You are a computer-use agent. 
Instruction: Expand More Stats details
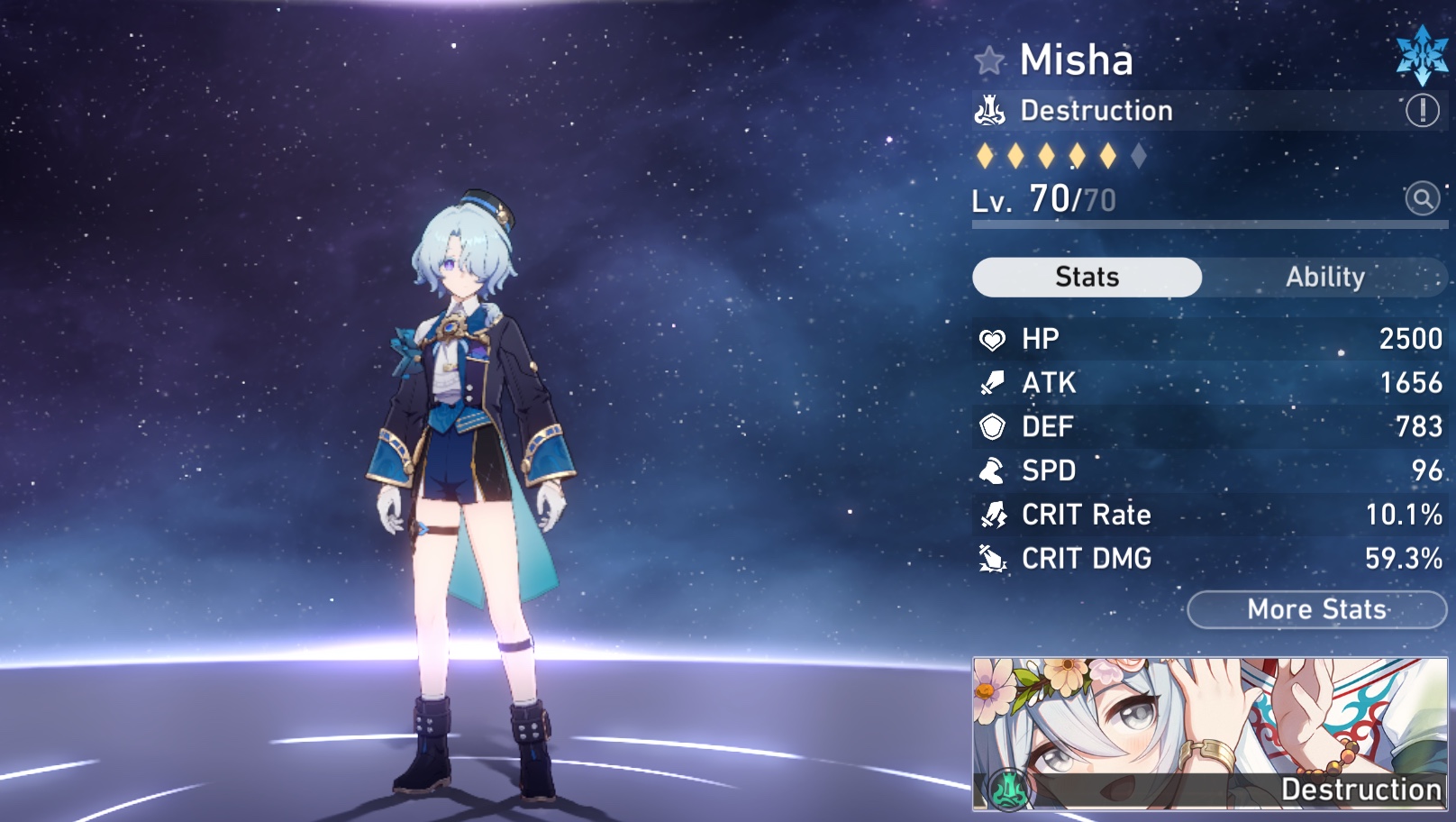[1315, 610]
